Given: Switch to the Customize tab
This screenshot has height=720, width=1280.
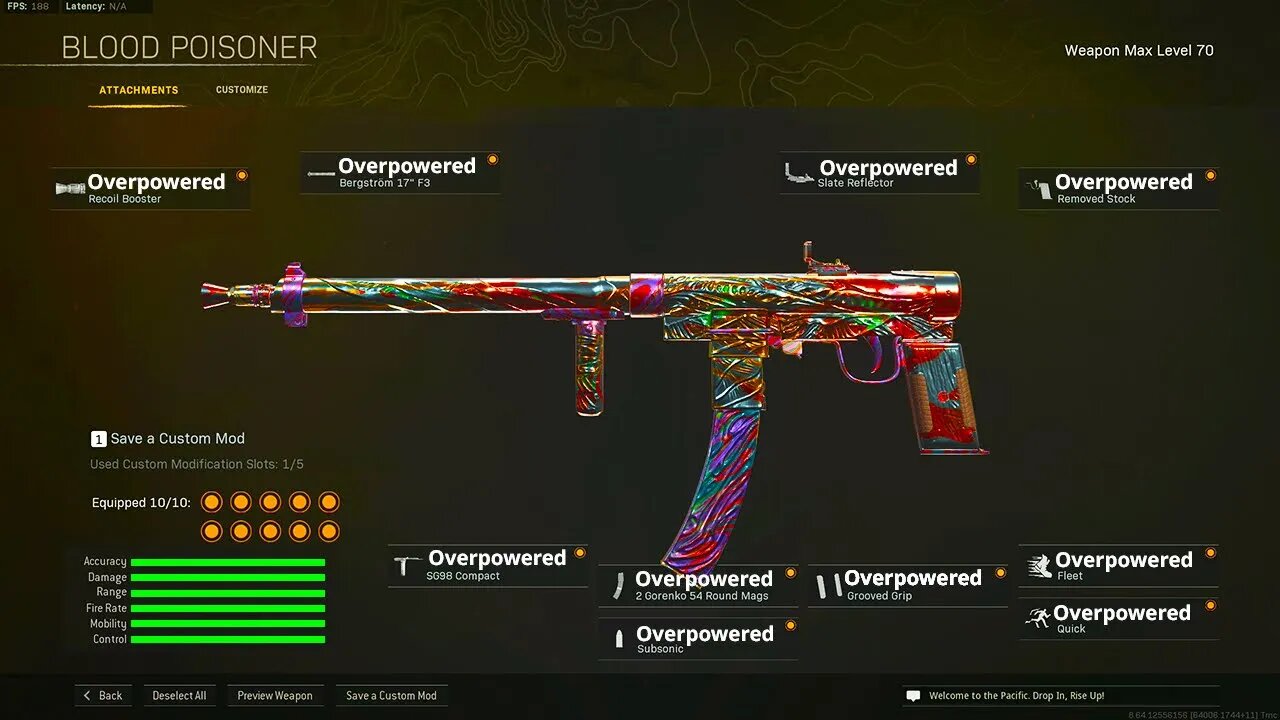Looking at the screenshot, I should (241, 89).
